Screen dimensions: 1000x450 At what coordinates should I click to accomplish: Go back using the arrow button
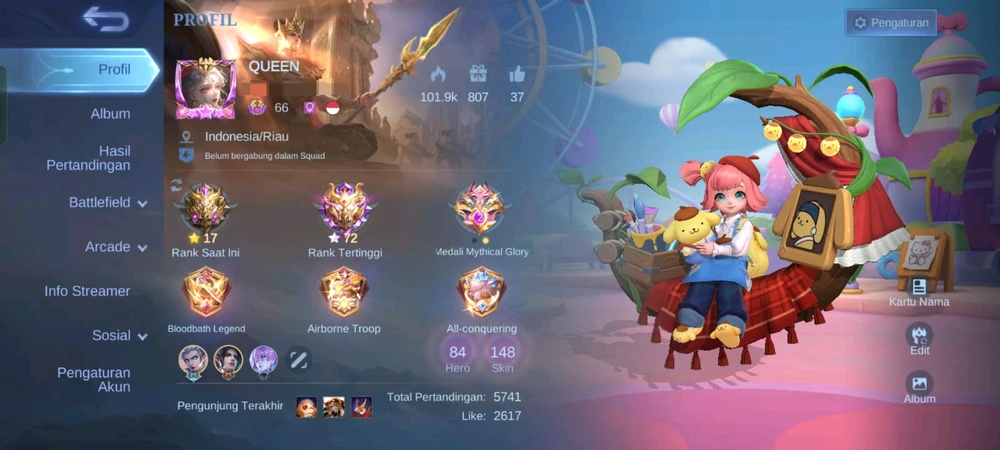coord(105,18)
